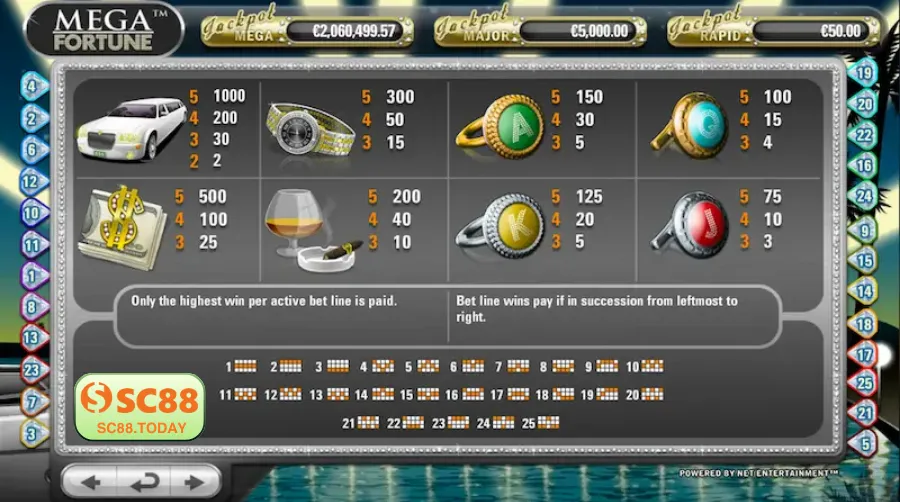The width and height of the screenshot is (900, 502).
Task: Select the bet line 8 marker
Action: [31, 307]
